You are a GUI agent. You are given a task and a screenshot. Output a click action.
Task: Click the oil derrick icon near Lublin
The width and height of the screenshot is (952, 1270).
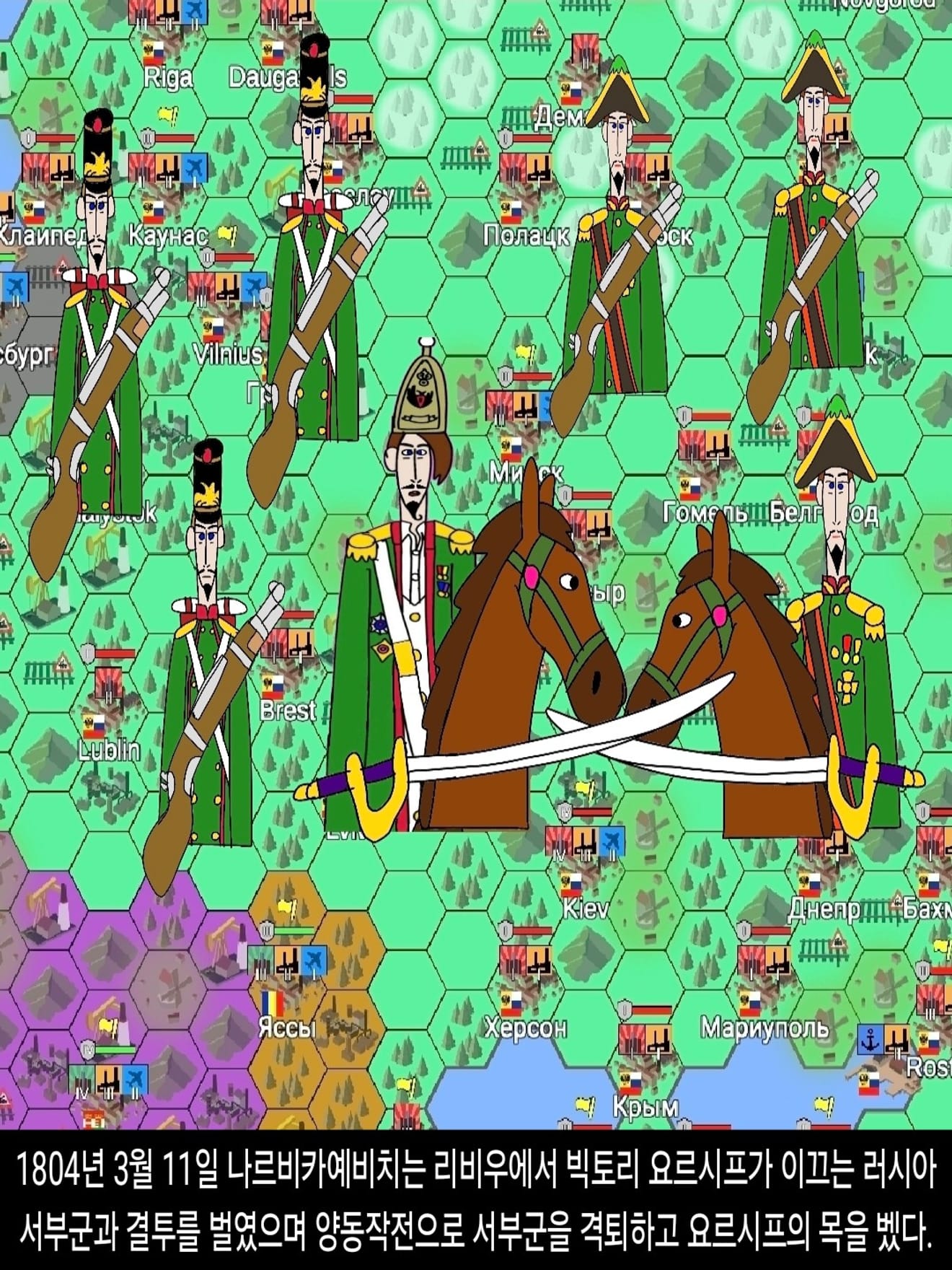45,903
